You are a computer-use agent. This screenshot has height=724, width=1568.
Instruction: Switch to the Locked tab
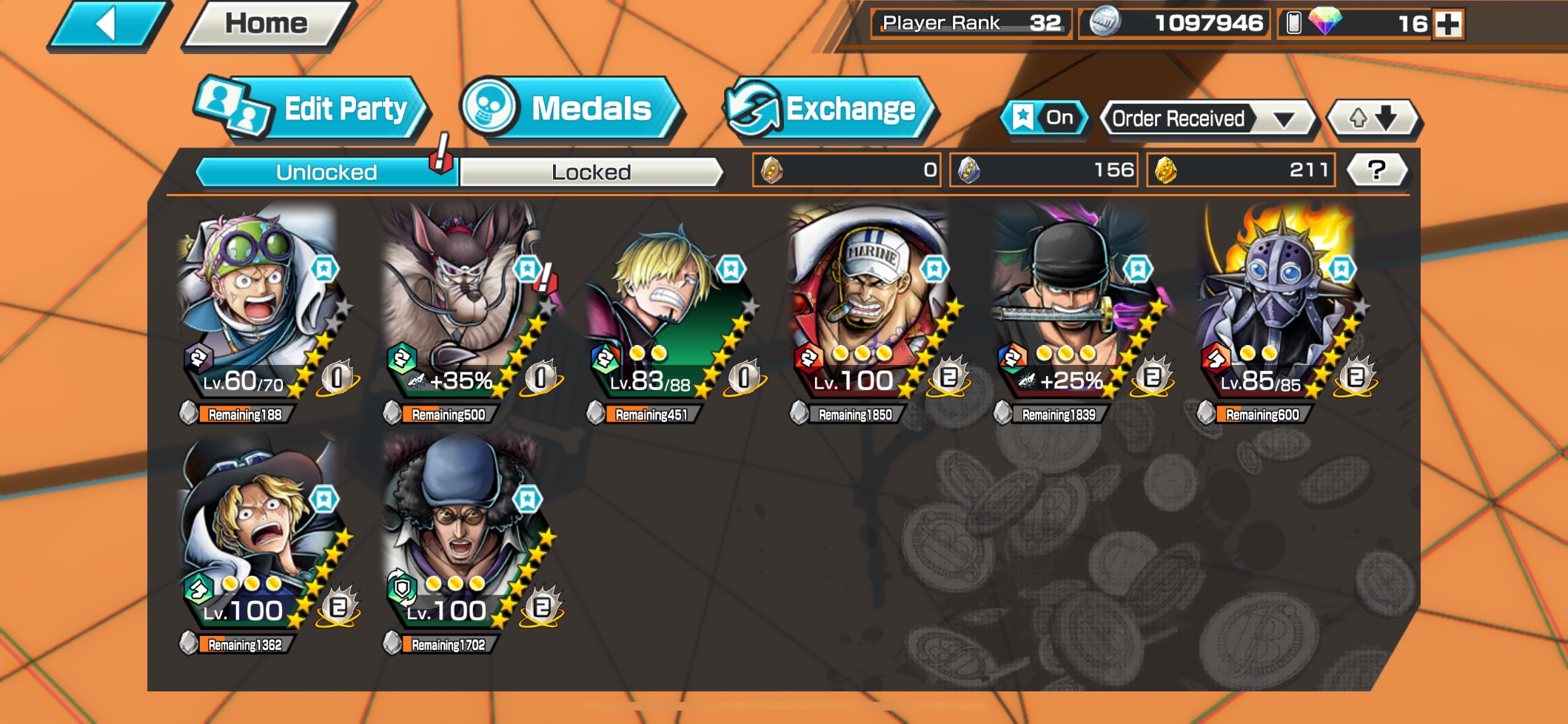point(591,172)
